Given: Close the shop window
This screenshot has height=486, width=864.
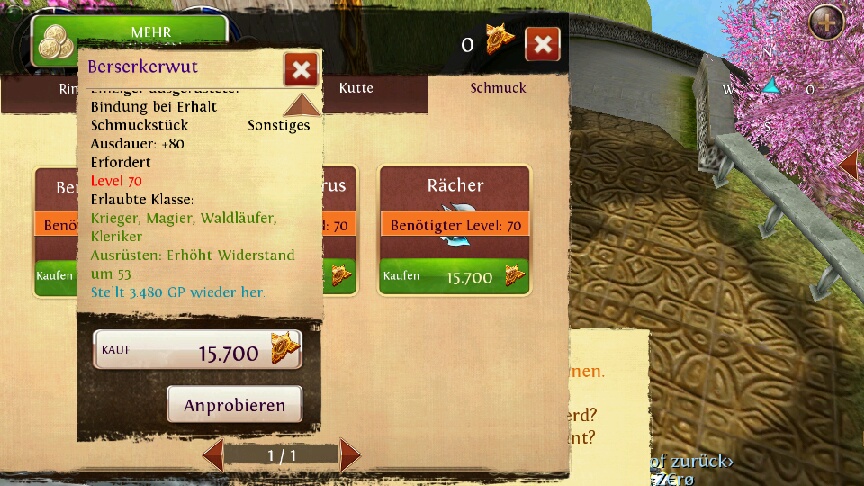Looking at the screenshot, I should pos(542,44).
